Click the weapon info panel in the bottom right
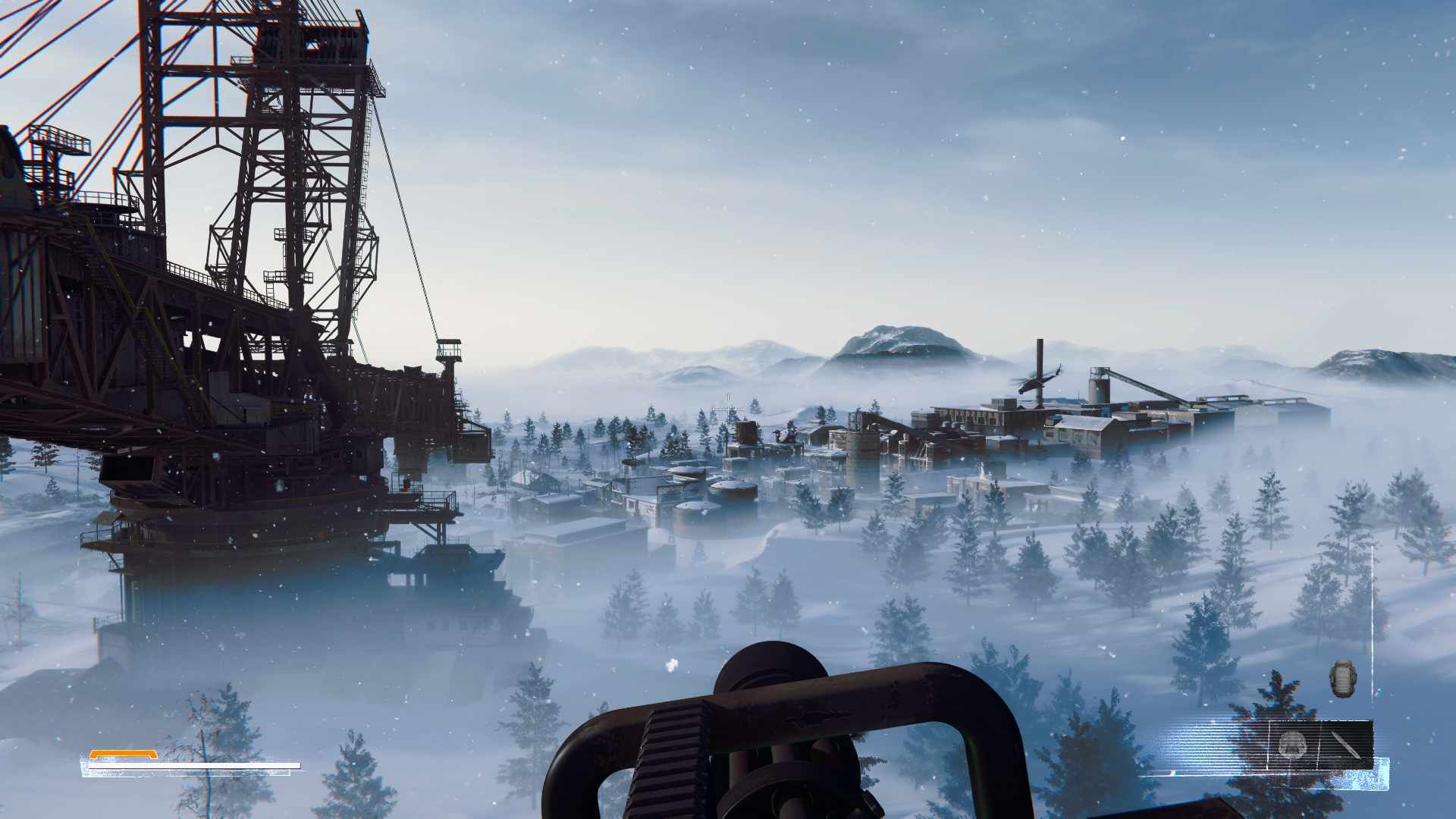The image size is (1456, 819). 1319,745
